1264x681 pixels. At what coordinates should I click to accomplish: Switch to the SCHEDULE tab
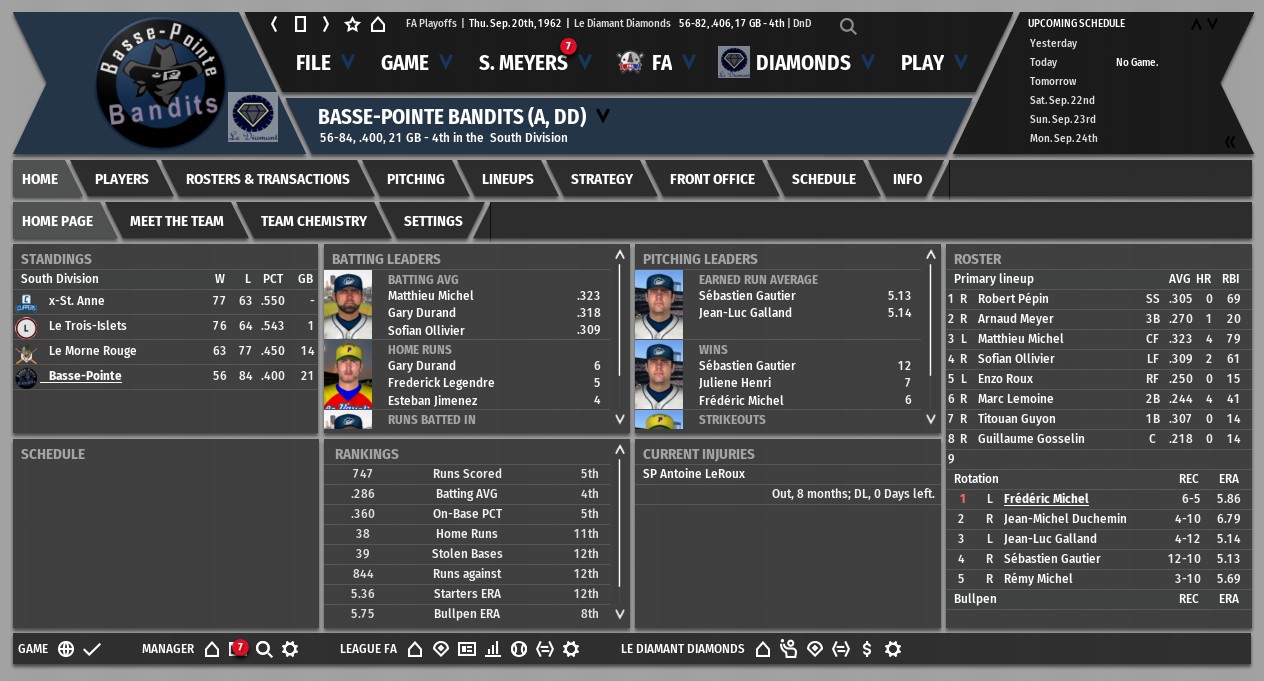823,179
